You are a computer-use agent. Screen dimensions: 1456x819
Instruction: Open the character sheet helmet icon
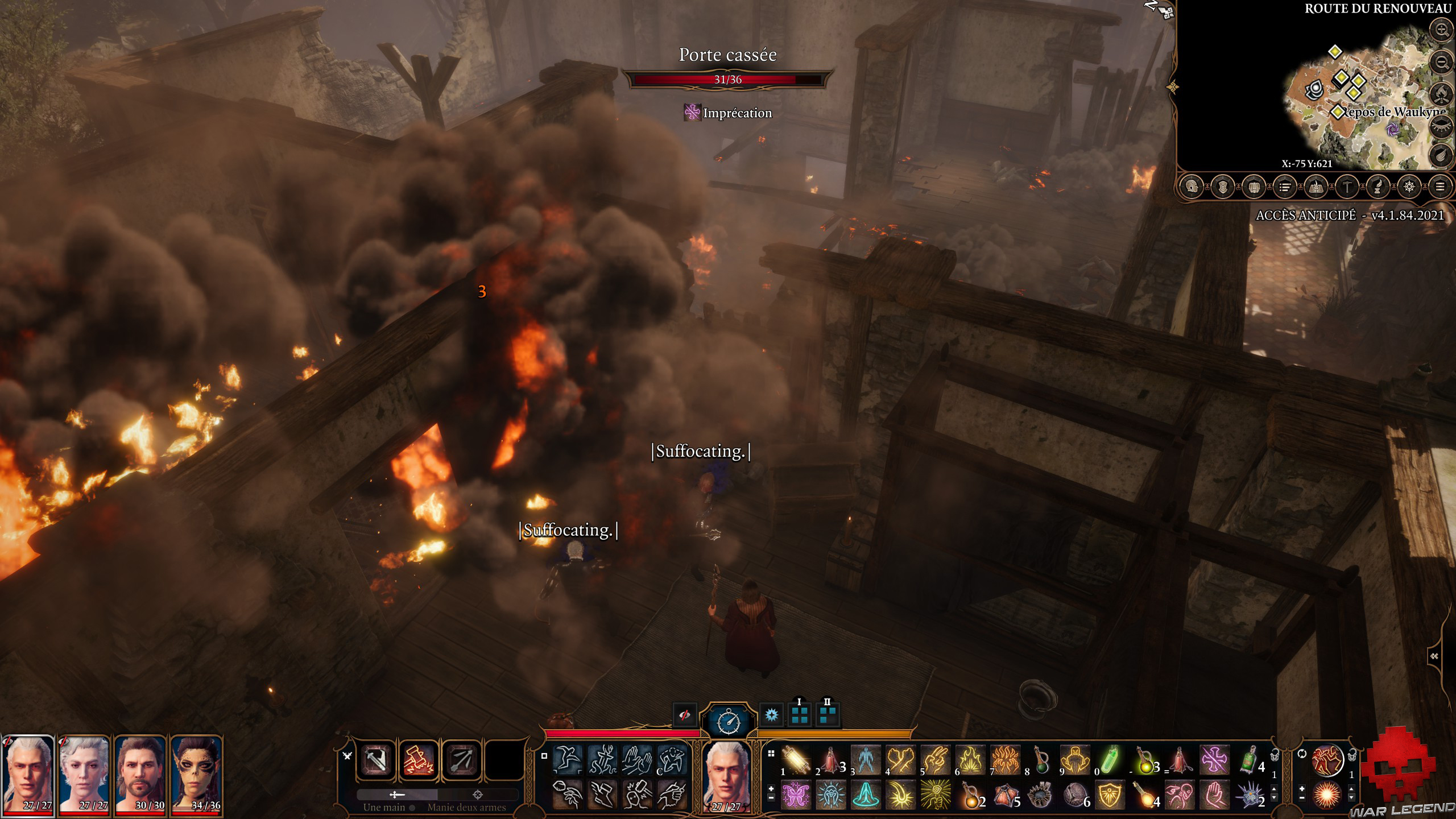1192,187
